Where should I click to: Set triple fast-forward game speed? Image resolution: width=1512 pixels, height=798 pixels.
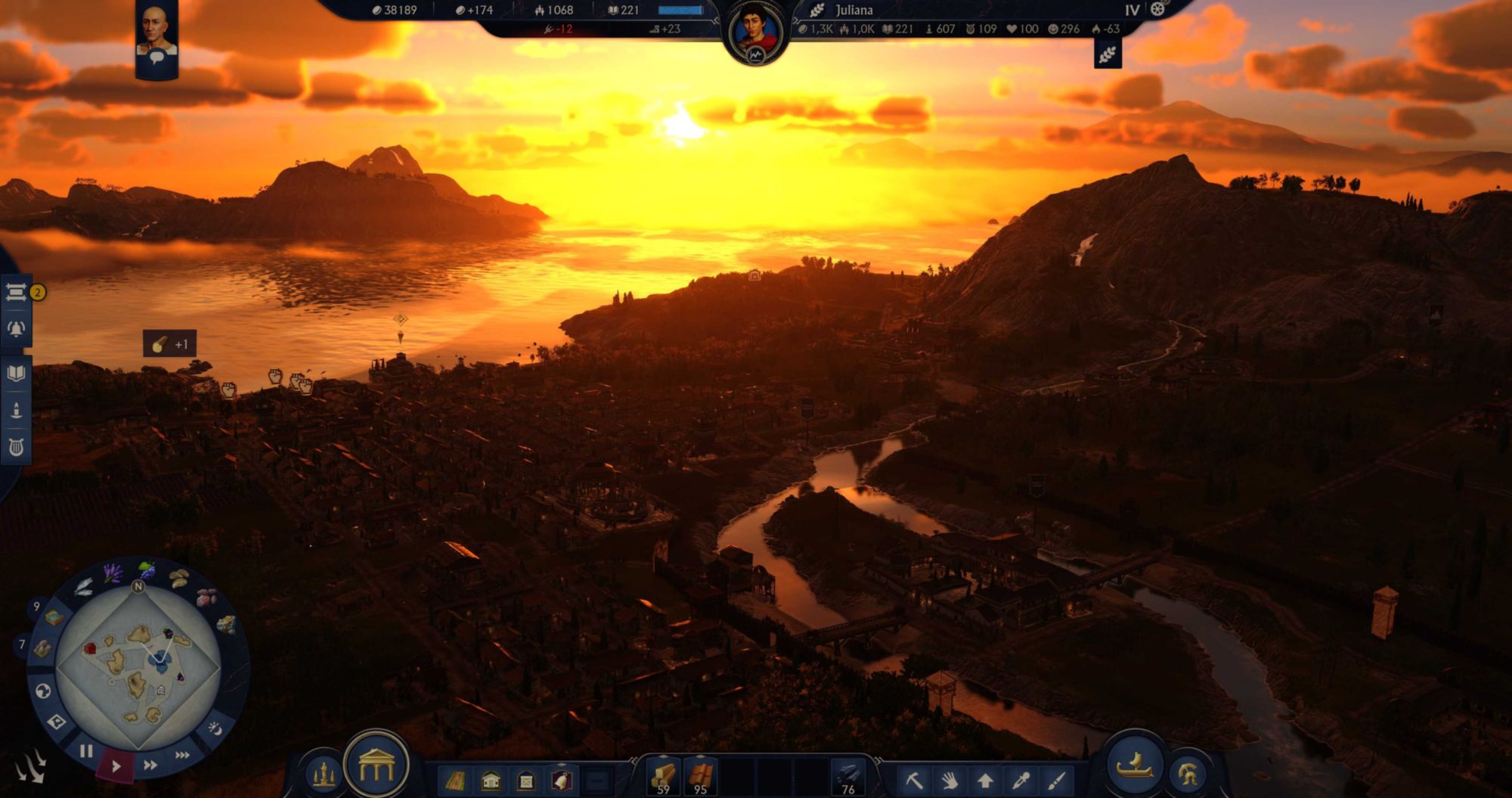182,755
